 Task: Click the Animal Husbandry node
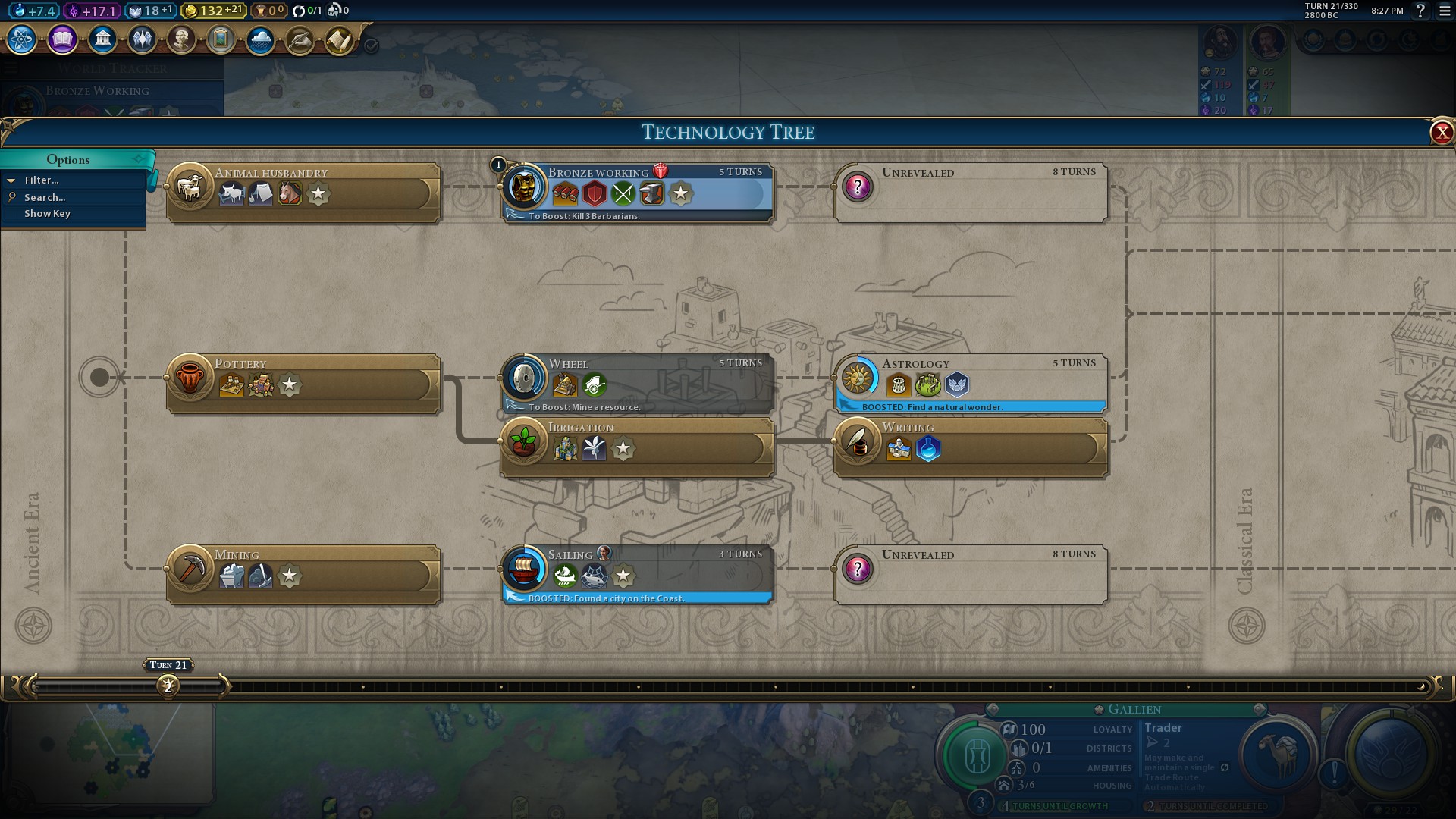(303, 193)
